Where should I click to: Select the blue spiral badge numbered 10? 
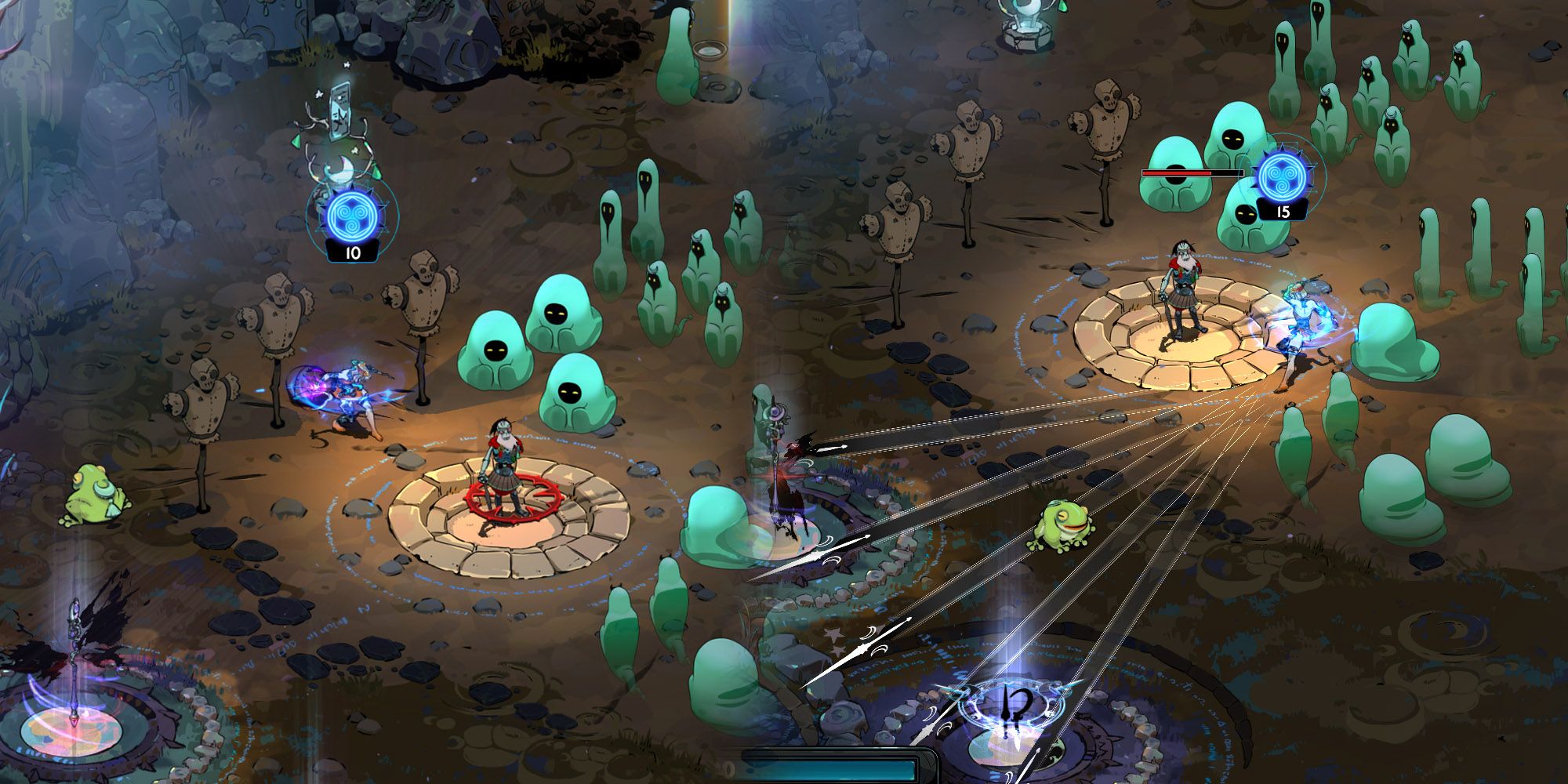pyautogui.click(x=352, y=217)
